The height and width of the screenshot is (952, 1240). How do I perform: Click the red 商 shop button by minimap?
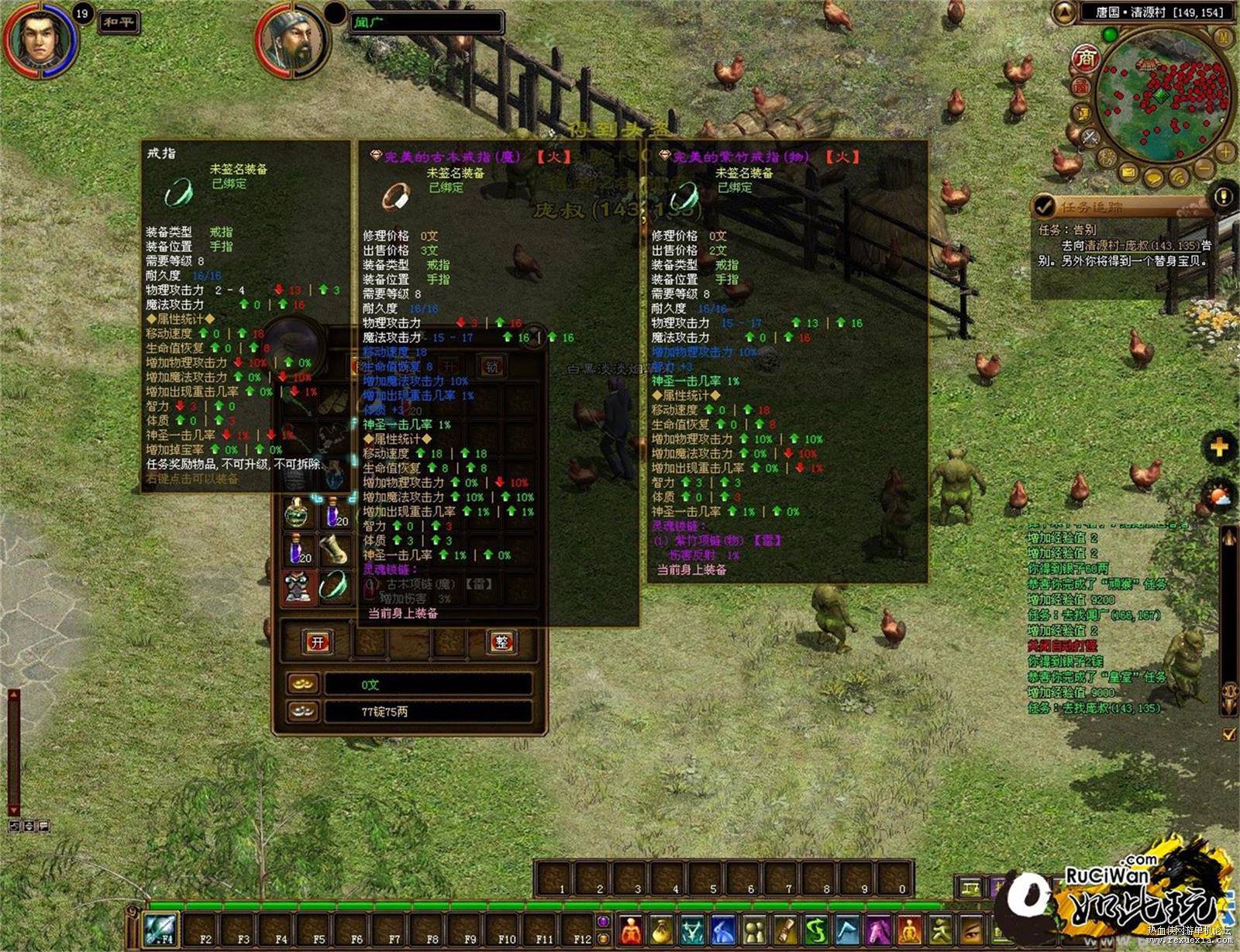[1087, 58]
